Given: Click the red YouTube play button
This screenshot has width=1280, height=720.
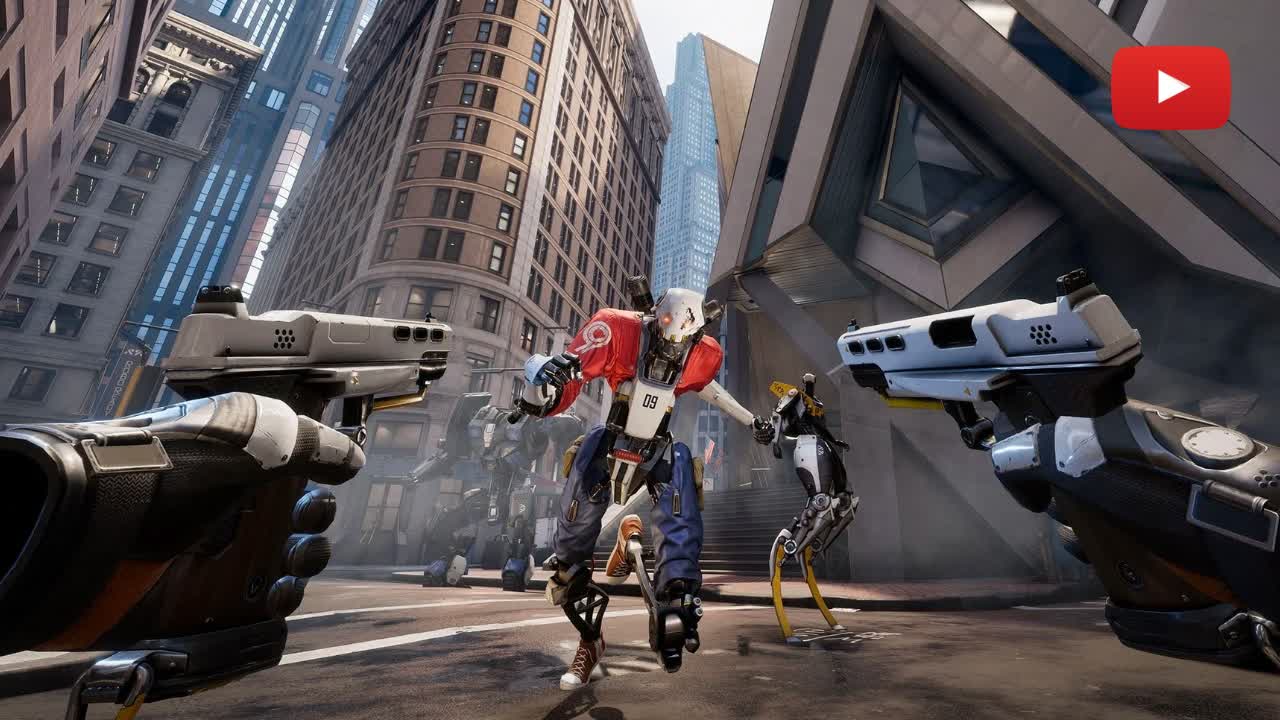Looking at the screenshot, I should click(x=1170, y=88).
